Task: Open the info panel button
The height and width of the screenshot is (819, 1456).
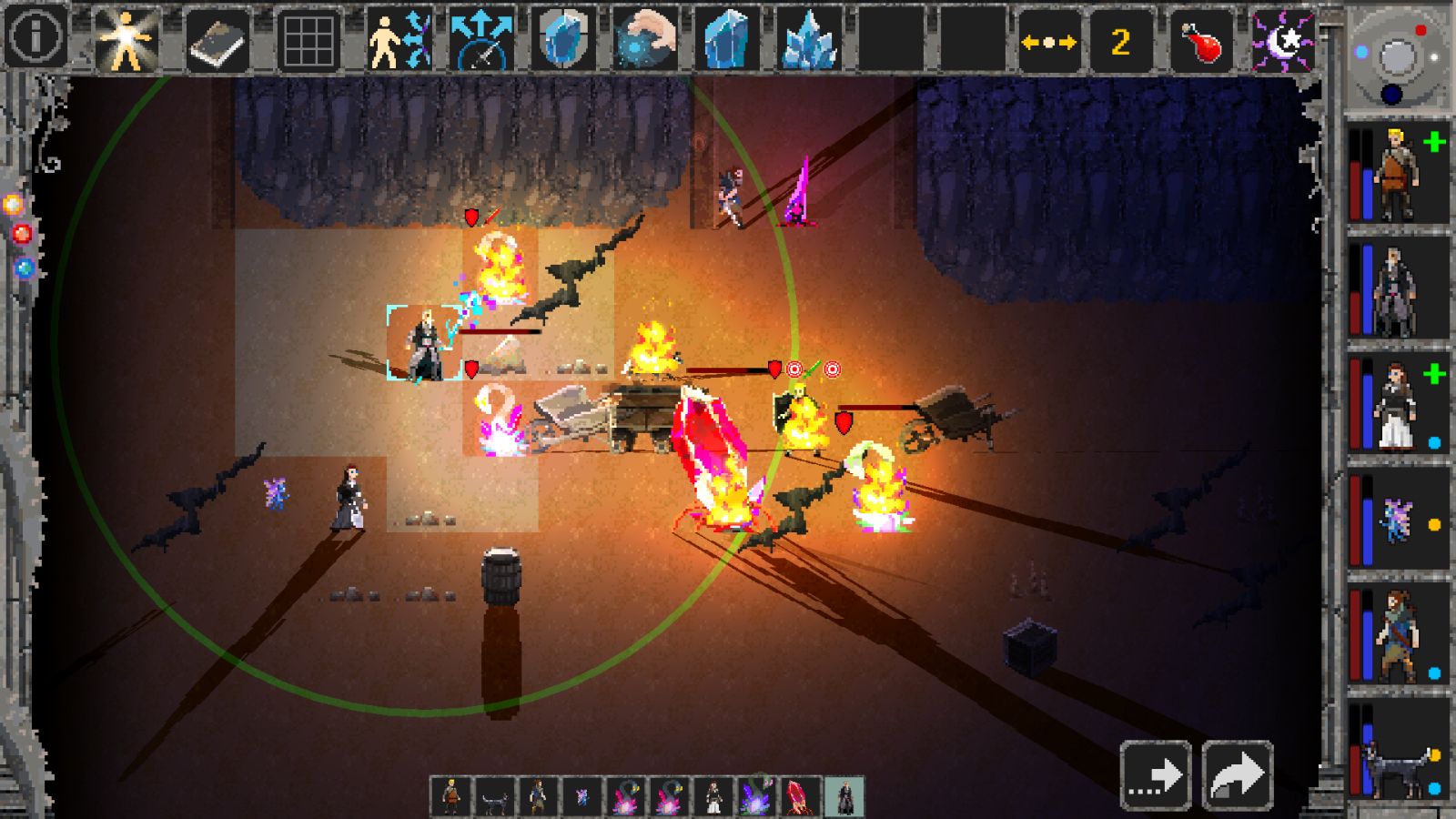Action: click(x=35, y=38)
